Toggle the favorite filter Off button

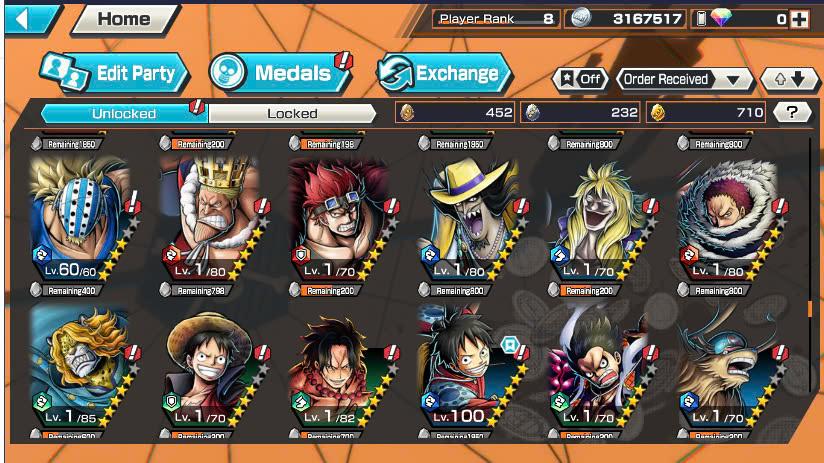(x=579, y=79)
